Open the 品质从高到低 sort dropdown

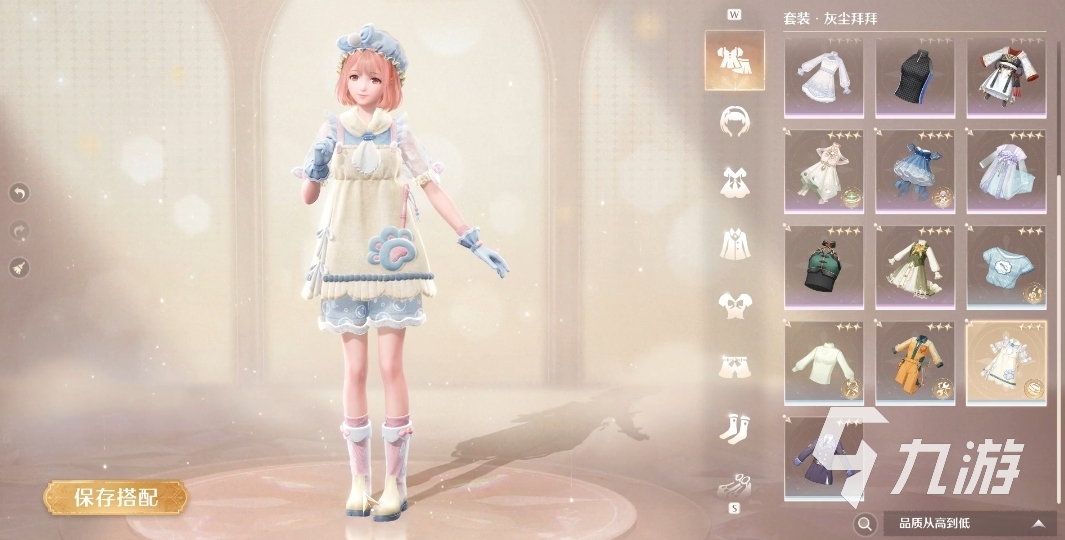click(969, 523)
